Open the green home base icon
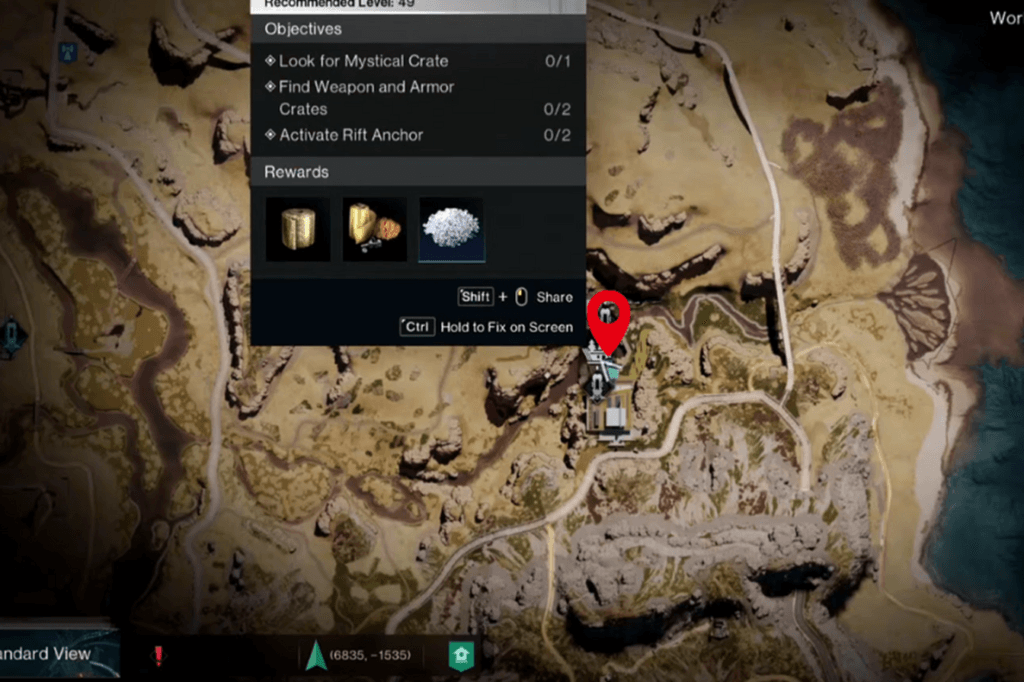This screenshot has width=1024, height=682. pyautogui.click(x=461, y=656)
